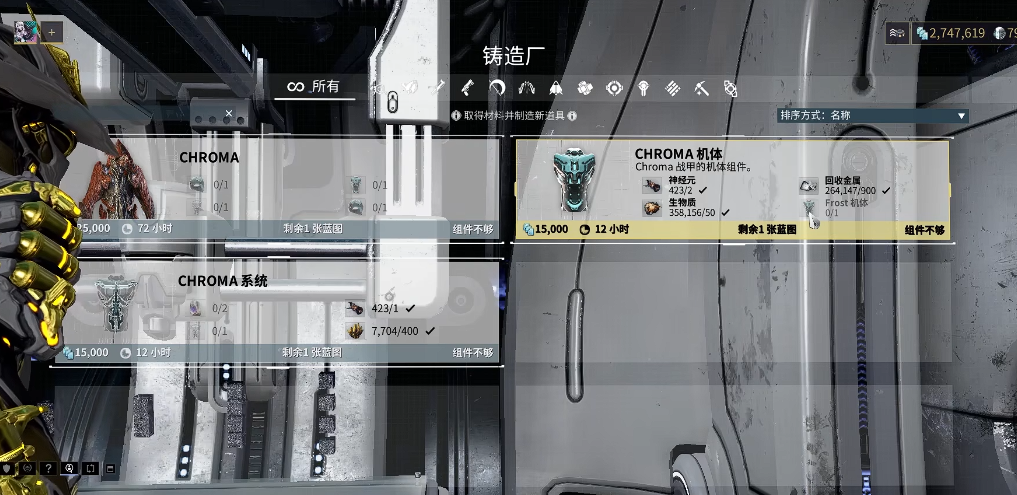
Task: Click the player avatar portrait
Action: coord(25,30)
